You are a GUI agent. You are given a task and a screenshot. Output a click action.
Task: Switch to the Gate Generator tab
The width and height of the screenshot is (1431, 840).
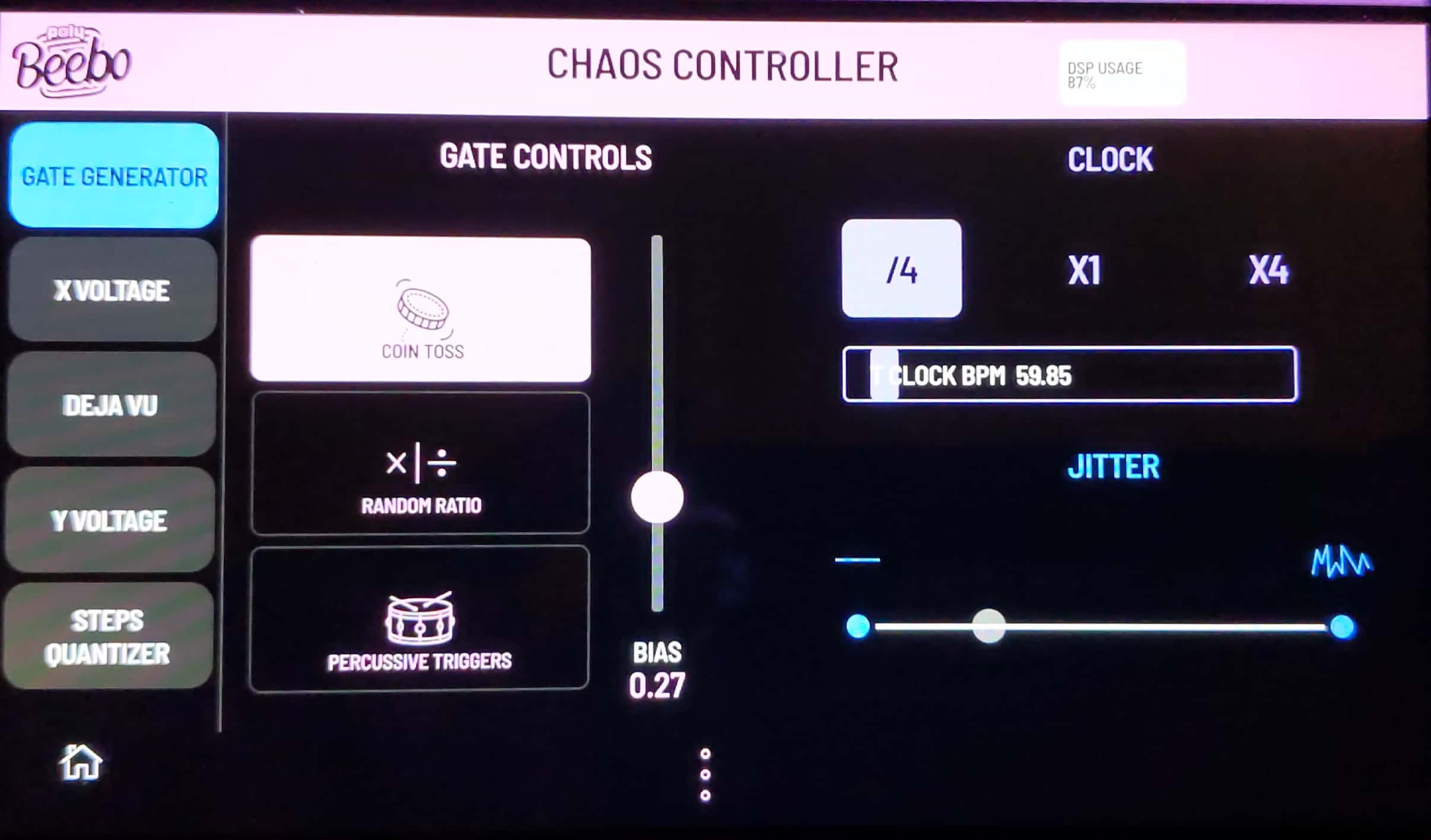tap(113, 176)
